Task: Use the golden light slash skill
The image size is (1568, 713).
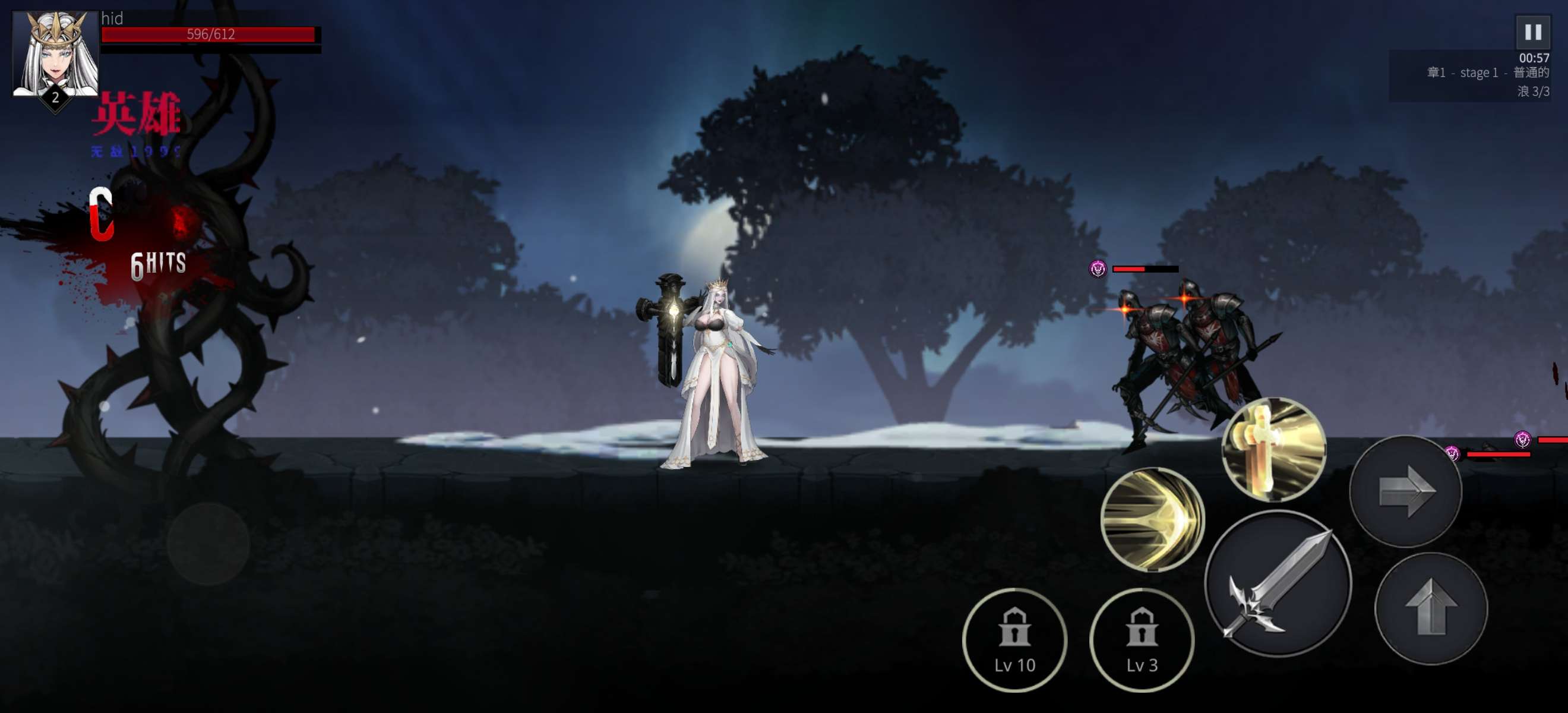Action: [x=1152, y=519]
